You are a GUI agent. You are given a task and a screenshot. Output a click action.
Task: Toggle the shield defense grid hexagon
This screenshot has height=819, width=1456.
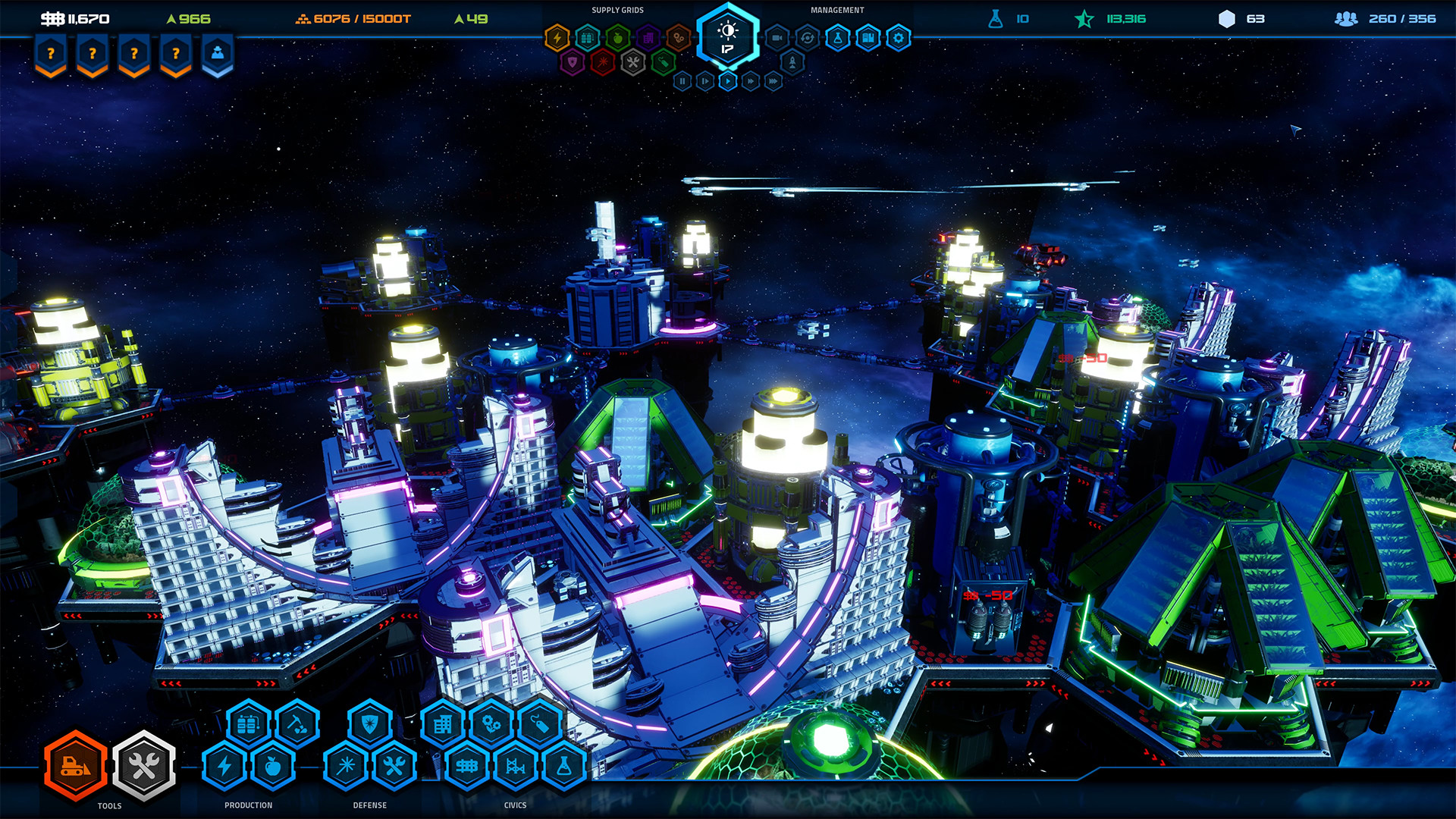point(573,61)
